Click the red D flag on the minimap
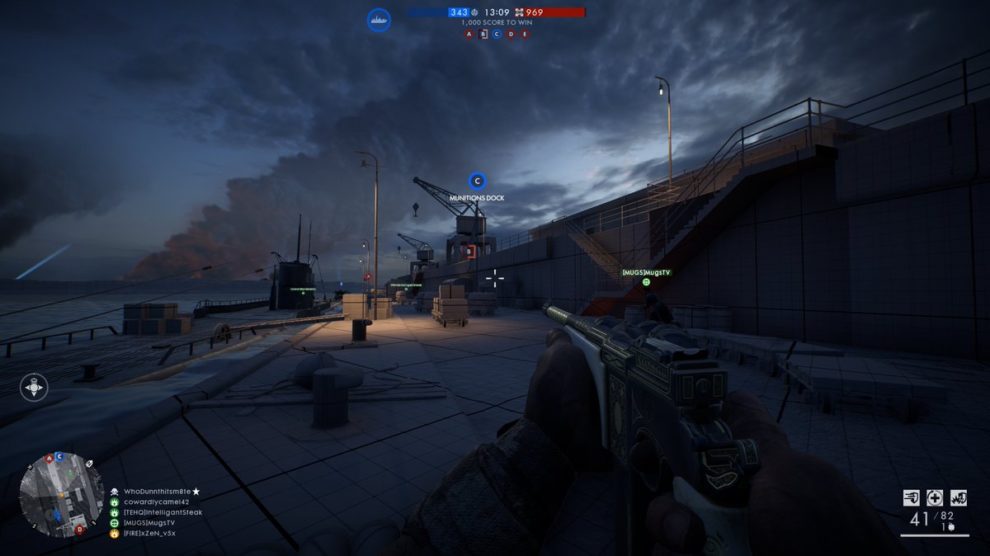This screenshot has height=556, width=990. click(79, 529)
